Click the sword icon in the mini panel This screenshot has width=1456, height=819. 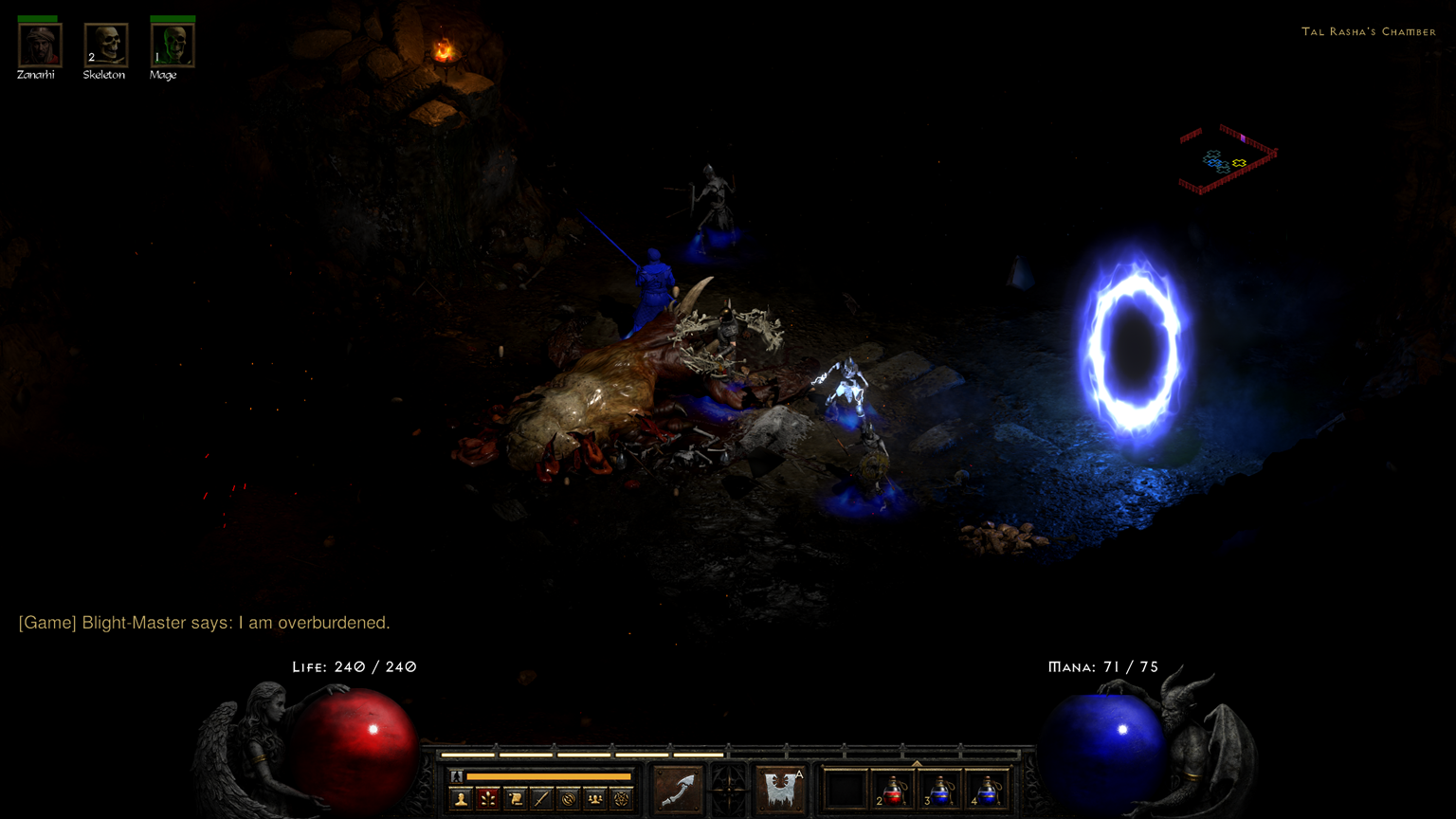pos(541,799)
